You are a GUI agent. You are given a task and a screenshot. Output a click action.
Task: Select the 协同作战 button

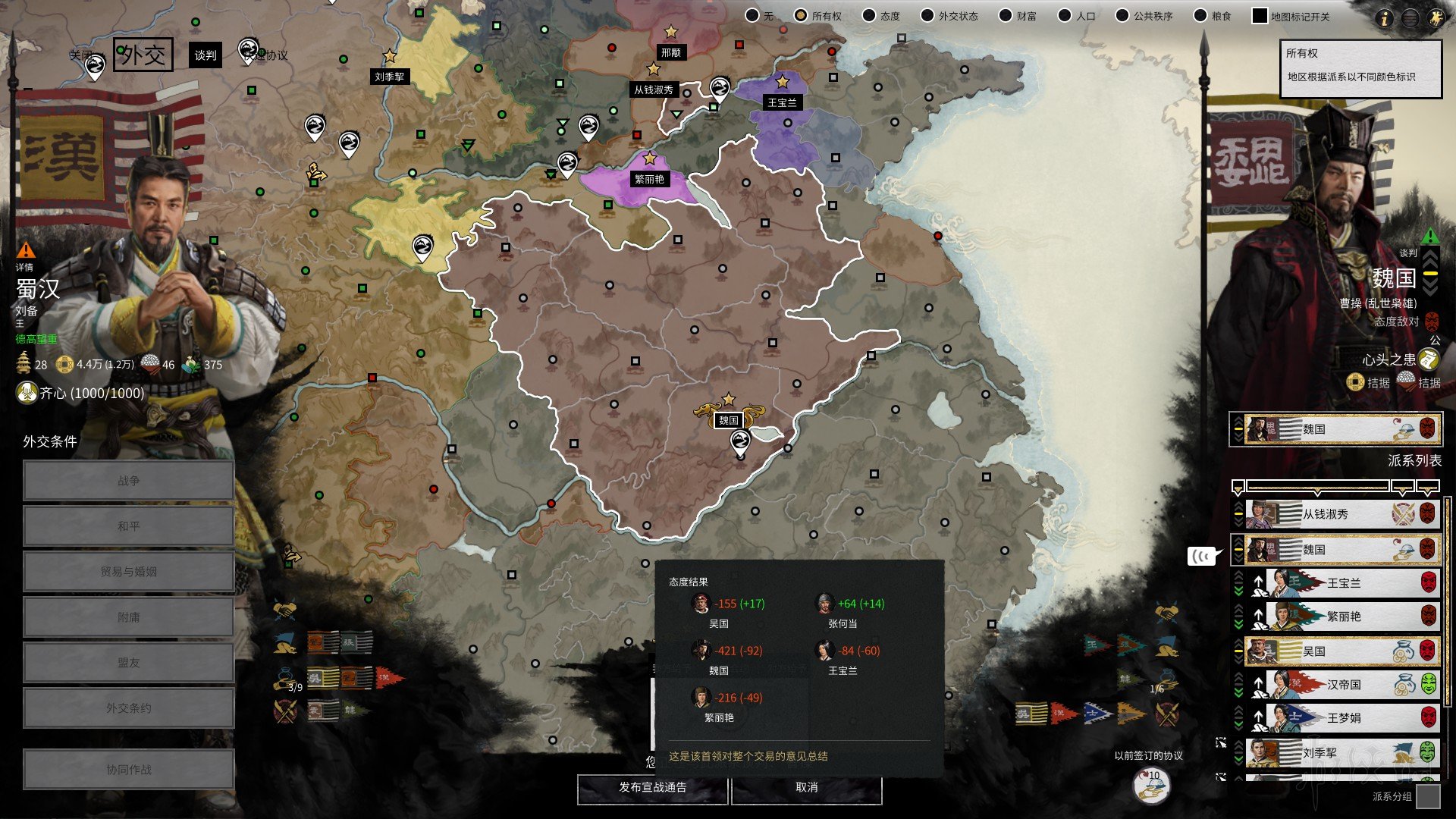[x=128, y=770]
